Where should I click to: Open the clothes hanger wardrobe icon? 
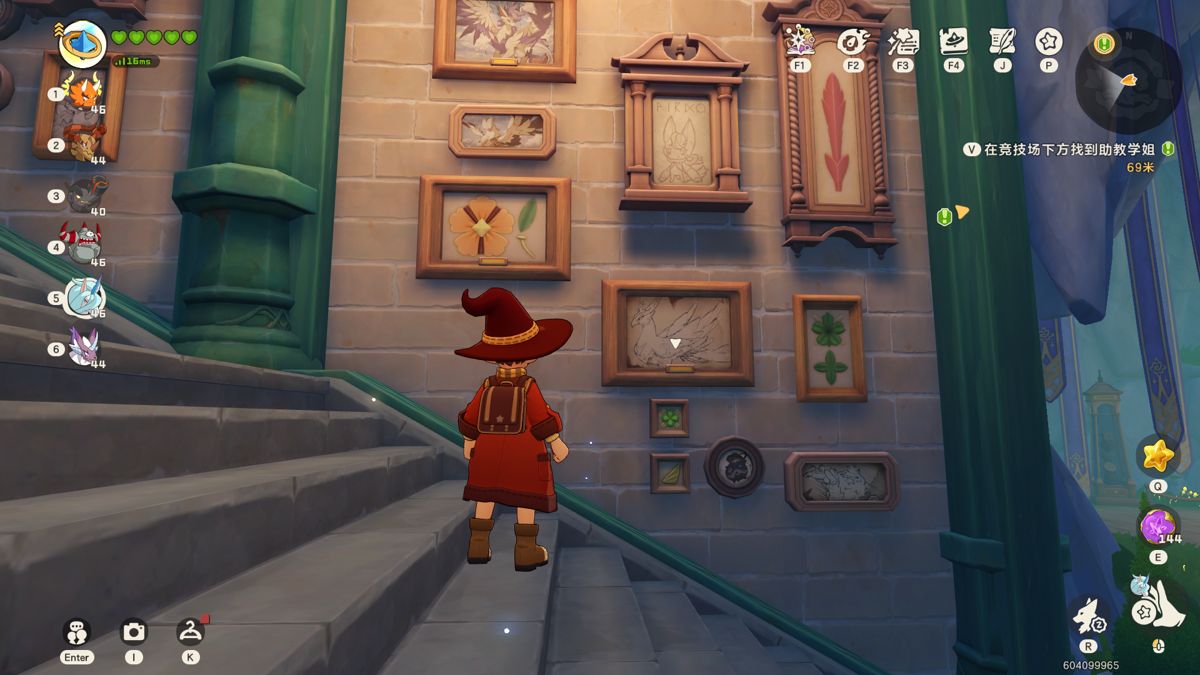(190, 632)
